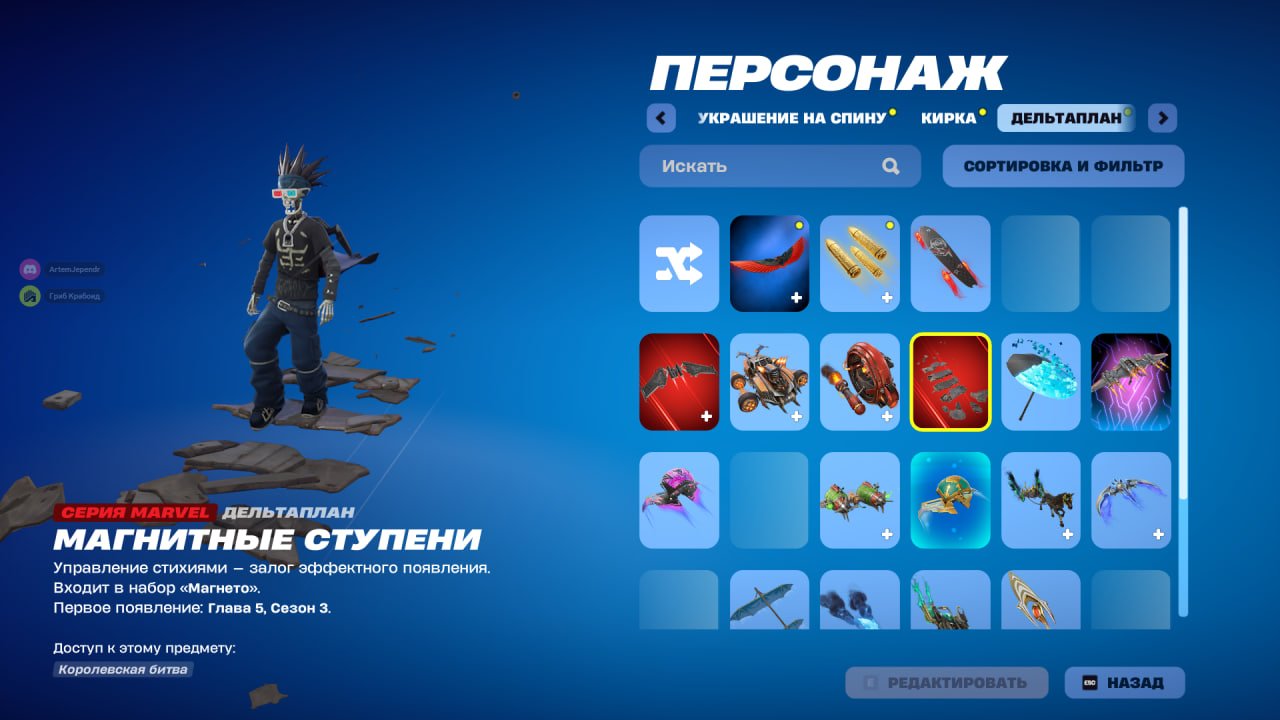Expand the next category with the right arrow

click(x=1161, y=117)
